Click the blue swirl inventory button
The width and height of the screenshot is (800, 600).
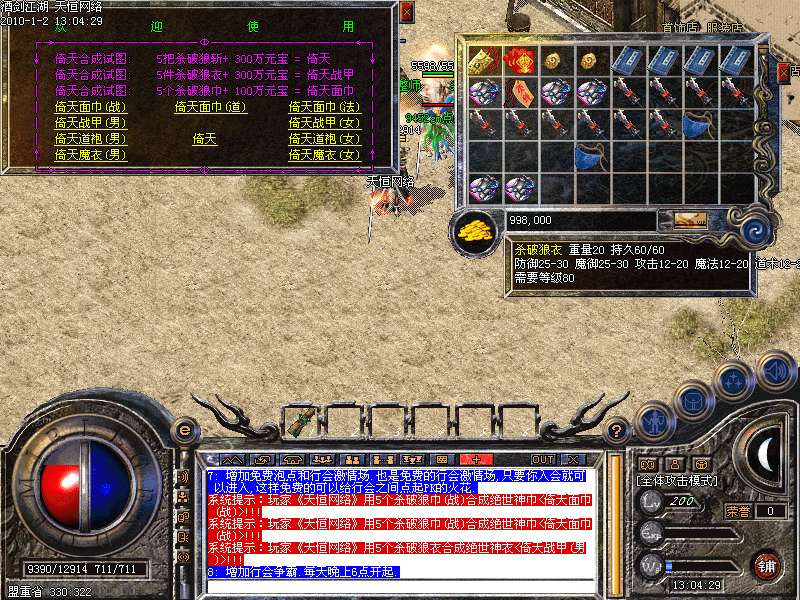click(754, 227)
